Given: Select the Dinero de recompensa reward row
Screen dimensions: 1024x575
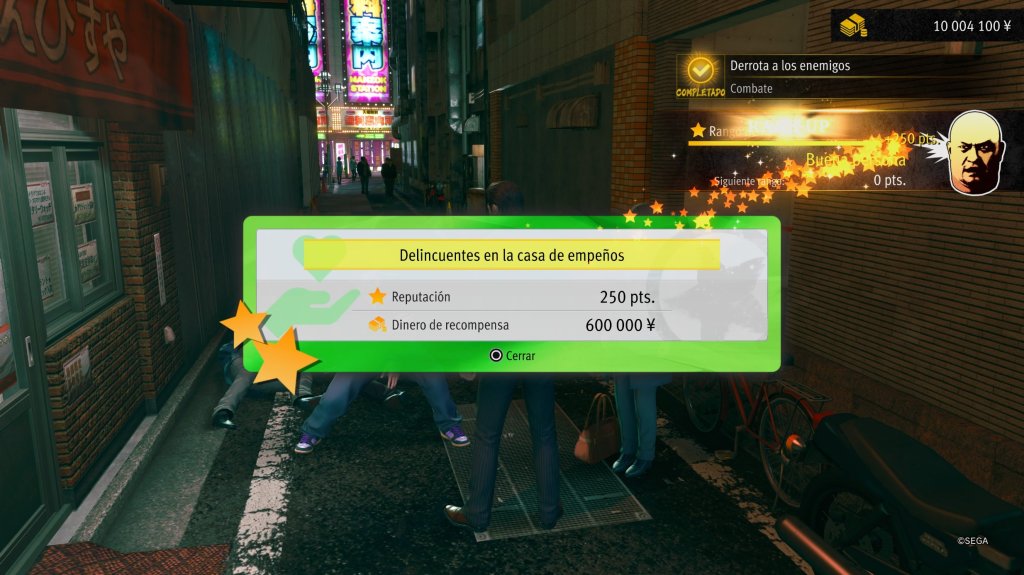Looking at the screenshot, I should click(512, 324).
